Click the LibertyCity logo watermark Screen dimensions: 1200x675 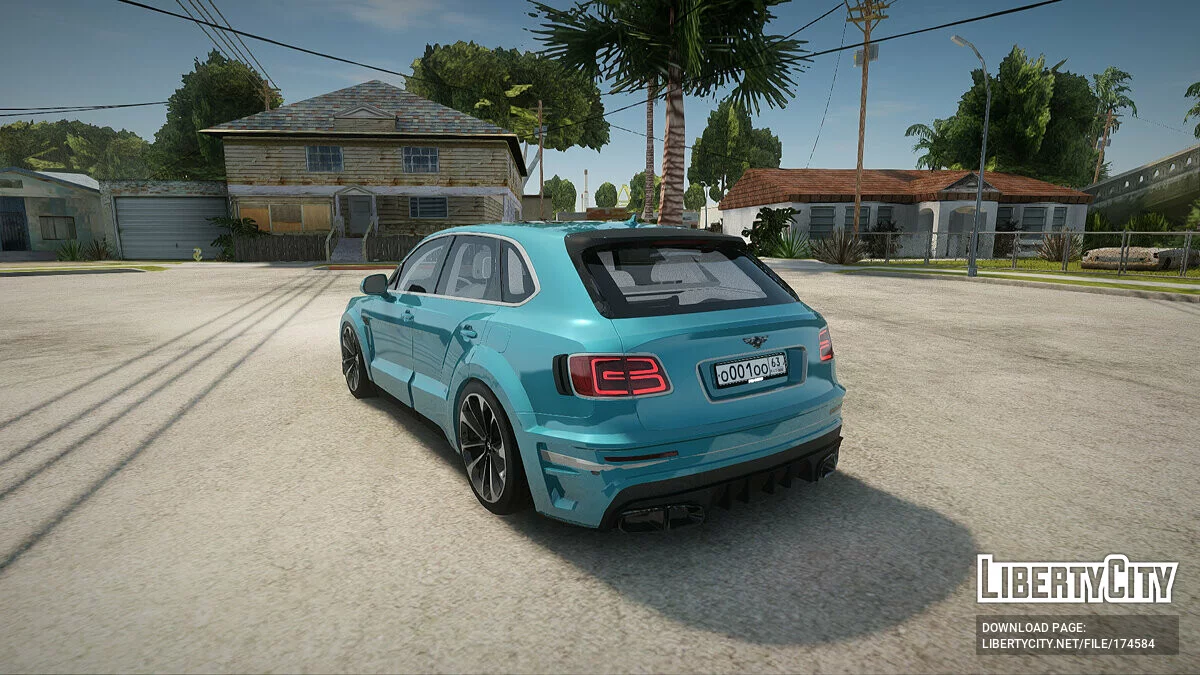point(1077,579)
